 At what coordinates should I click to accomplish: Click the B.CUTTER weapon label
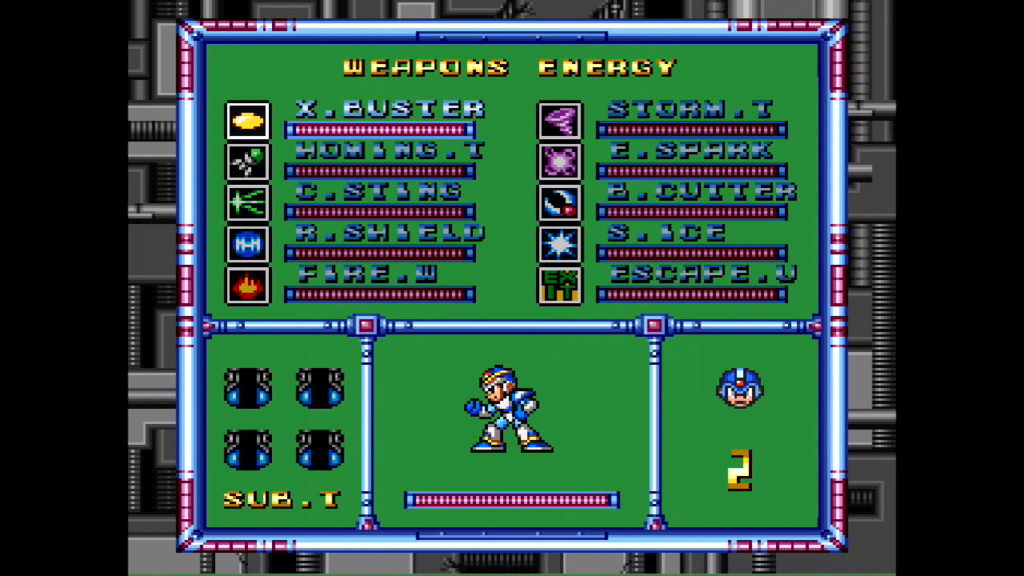click(x=702, y=191)
